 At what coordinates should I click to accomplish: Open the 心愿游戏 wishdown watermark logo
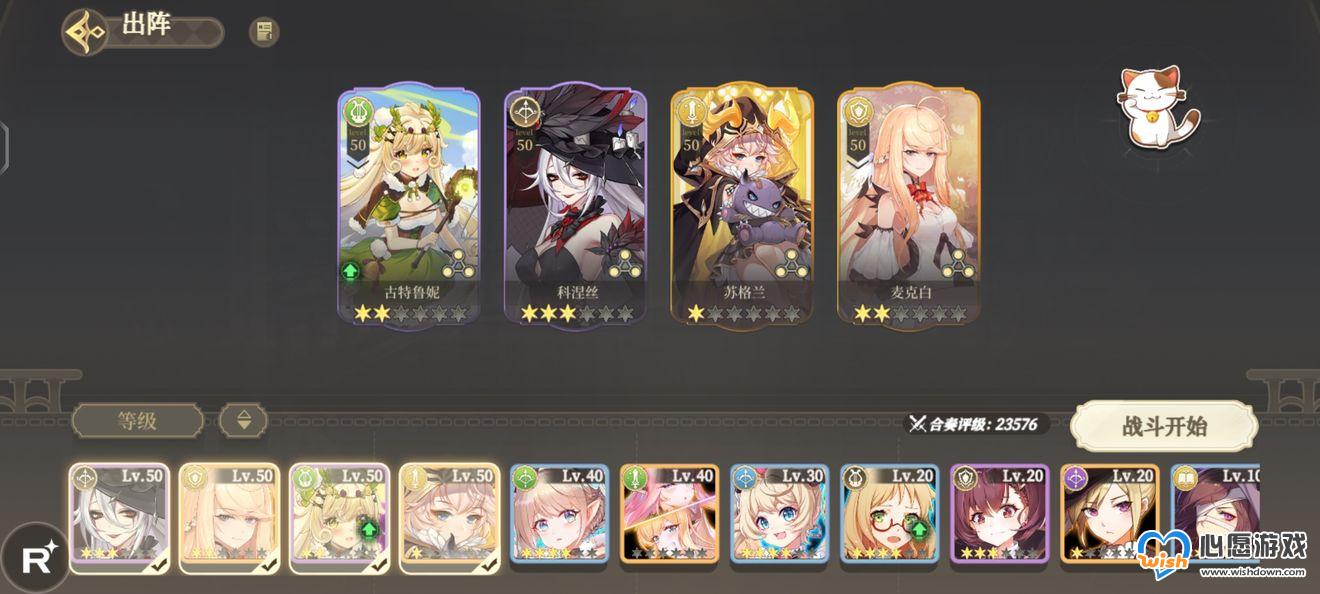click(1220, 555)
